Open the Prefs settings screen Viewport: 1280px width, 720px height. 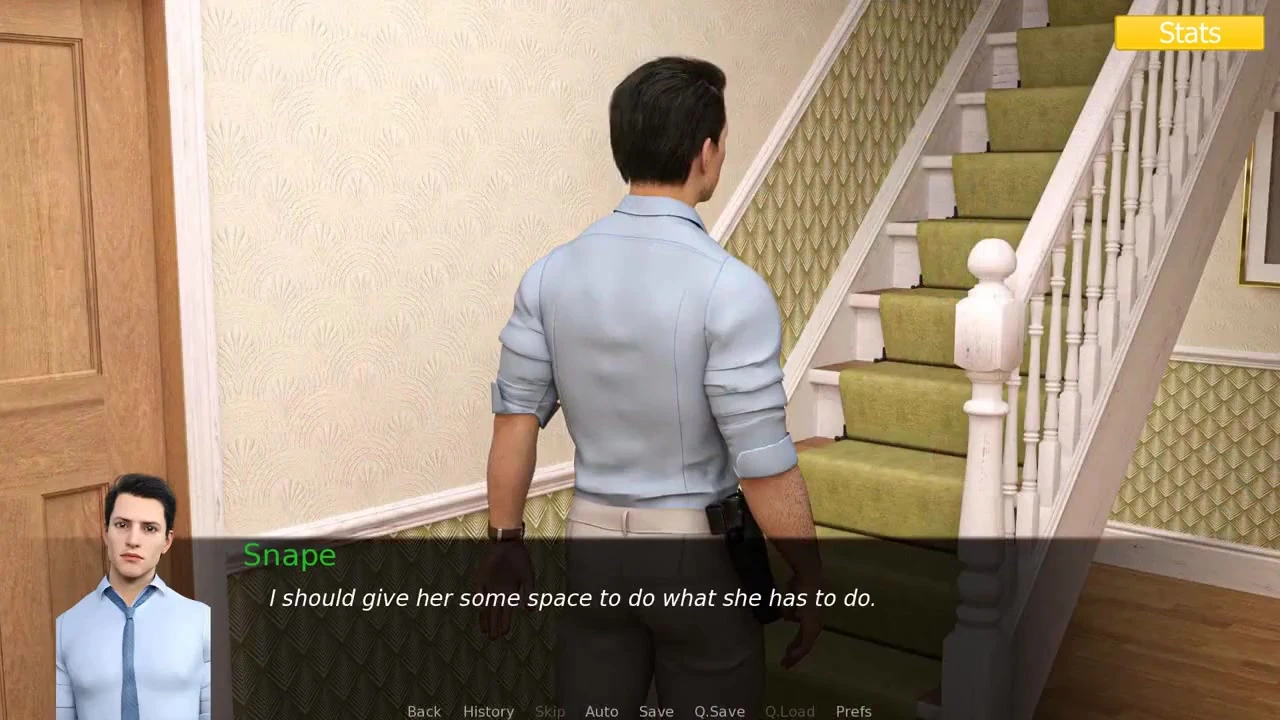[854, 711]
